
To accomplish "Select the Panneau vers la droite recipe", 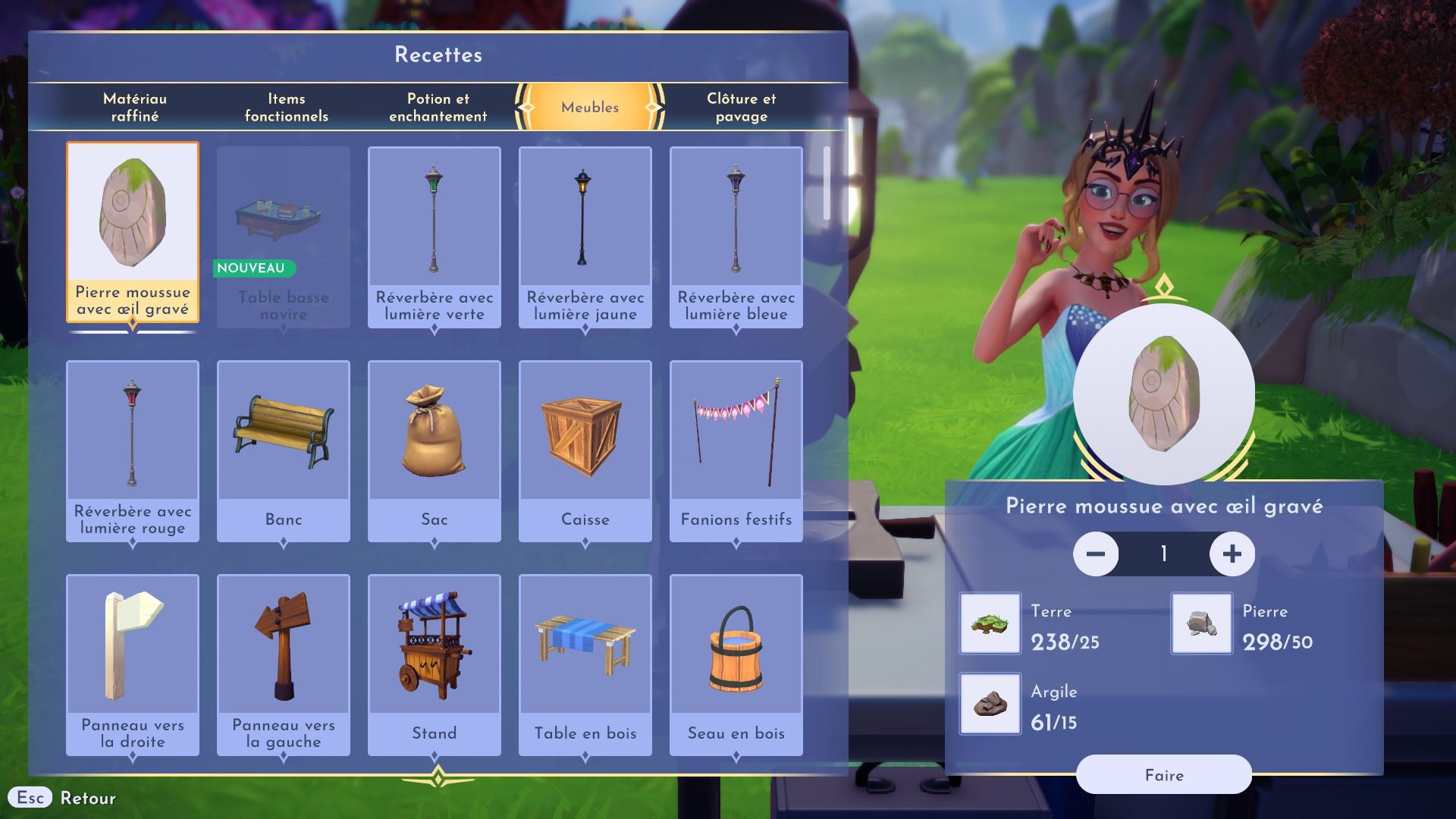I will coord(133,664).
